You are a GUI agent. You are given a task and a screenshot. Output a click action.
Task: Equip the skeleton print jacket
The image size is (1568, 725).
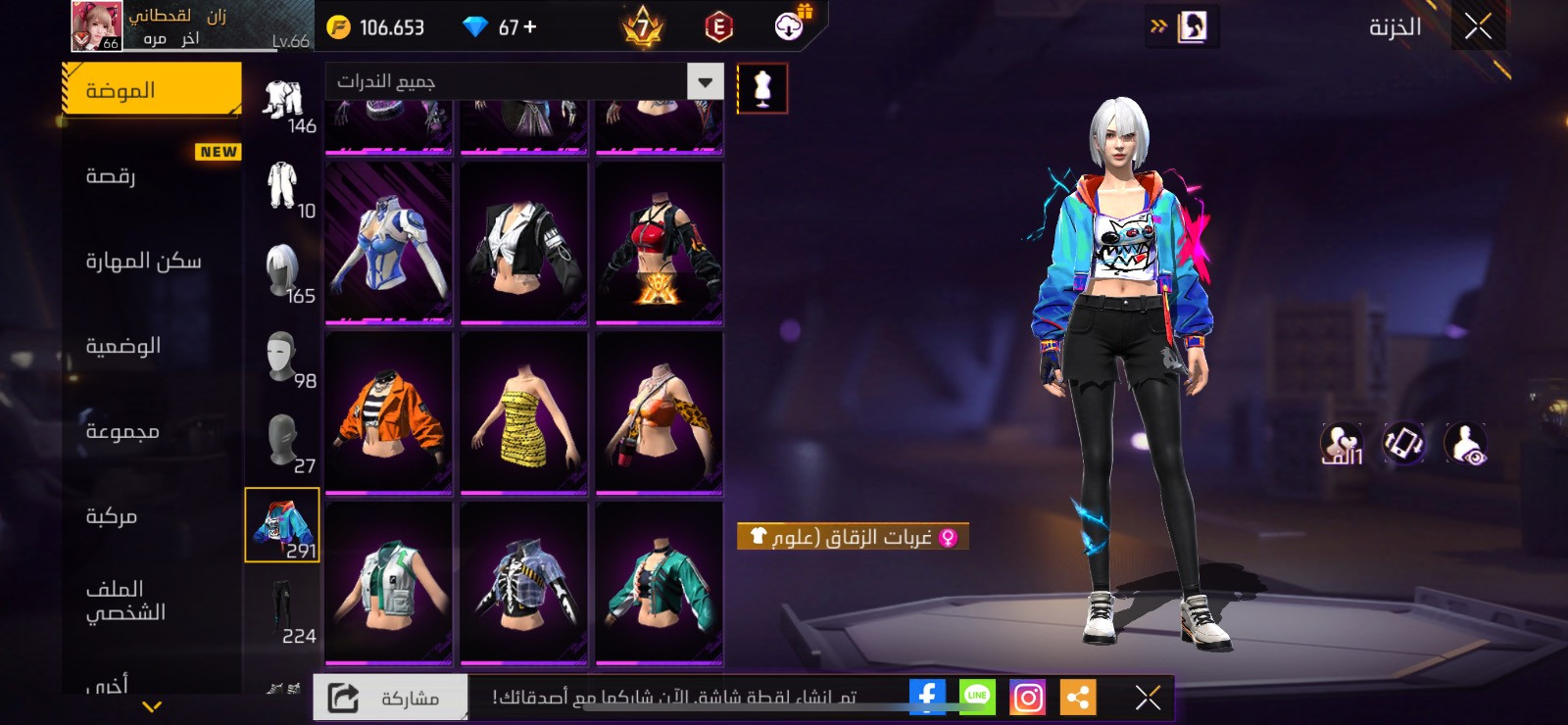click(x=524, y=583)
